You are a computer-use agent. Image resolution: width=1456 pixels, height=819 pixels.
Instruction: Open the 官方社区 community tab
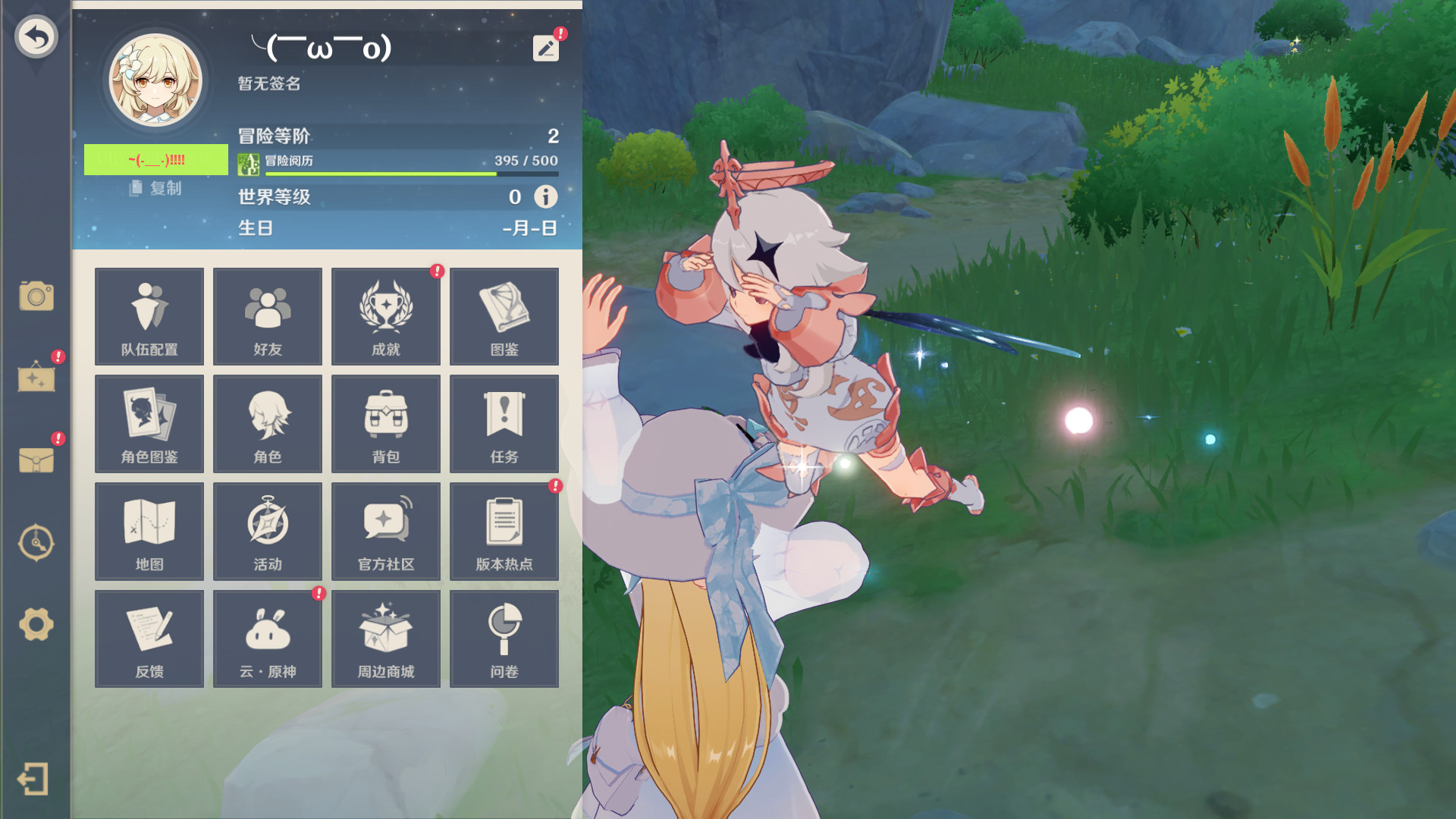(x=385, y=531)
